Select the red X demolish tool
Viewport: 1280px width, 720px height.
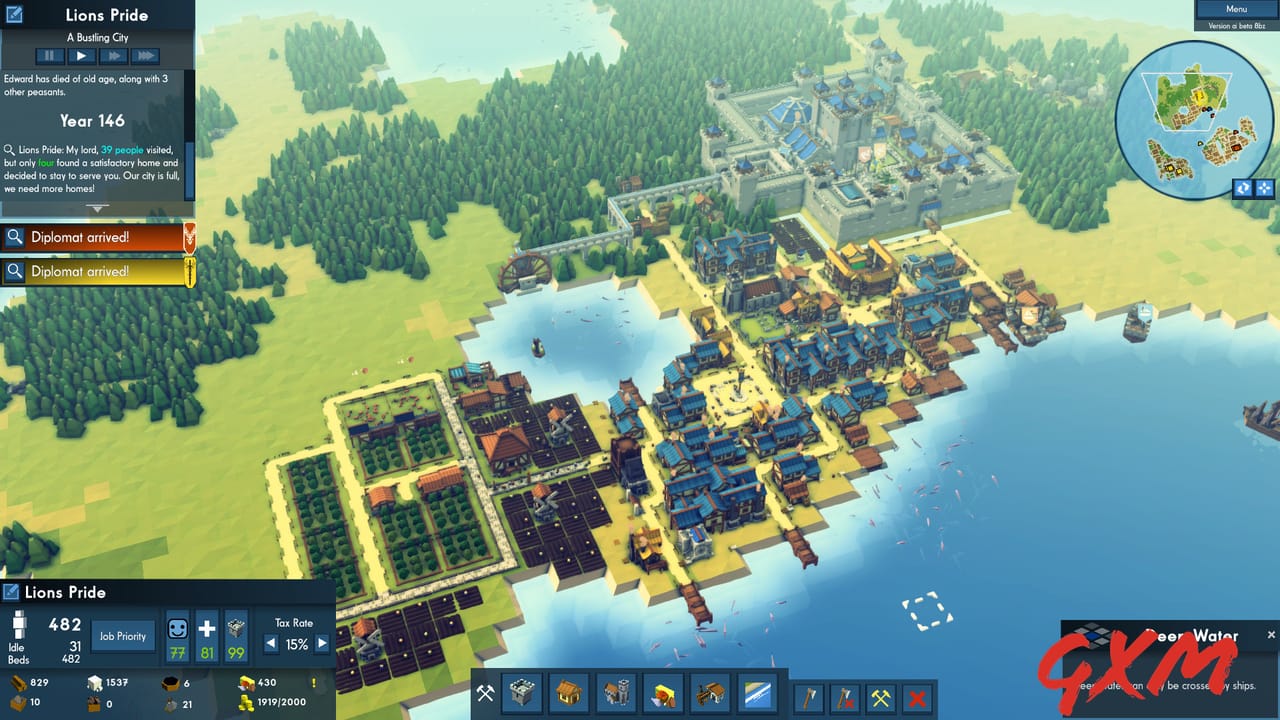point(916,697)
